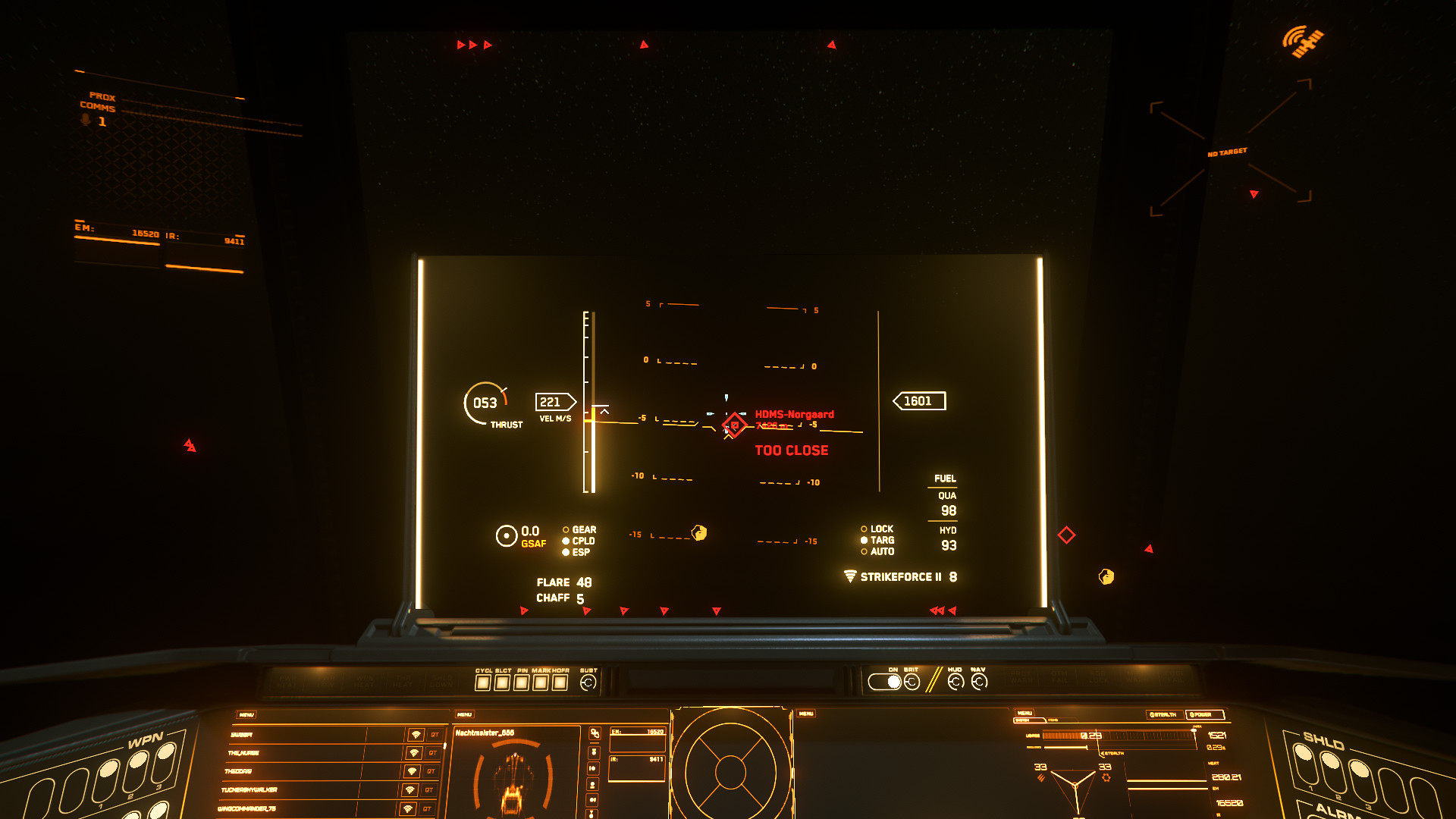1456x819 pixels.
Task: Click the BRIT brightness dial
Action: coord(912,682)
